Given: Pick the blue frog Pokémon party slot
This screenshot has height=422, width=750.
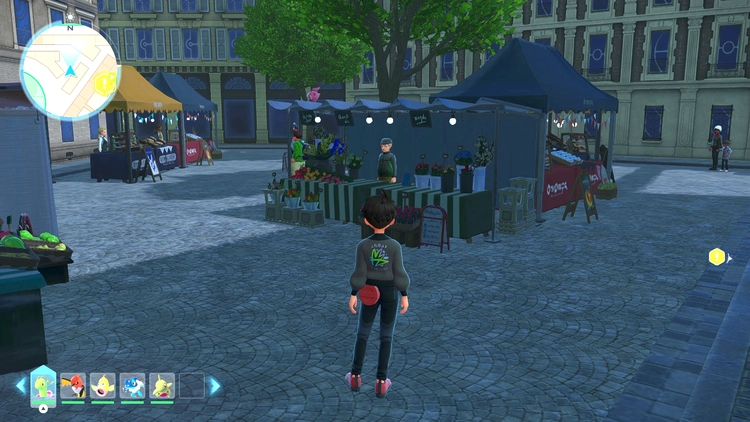Looking at the screenshot, I should click(x=132, y=386).
